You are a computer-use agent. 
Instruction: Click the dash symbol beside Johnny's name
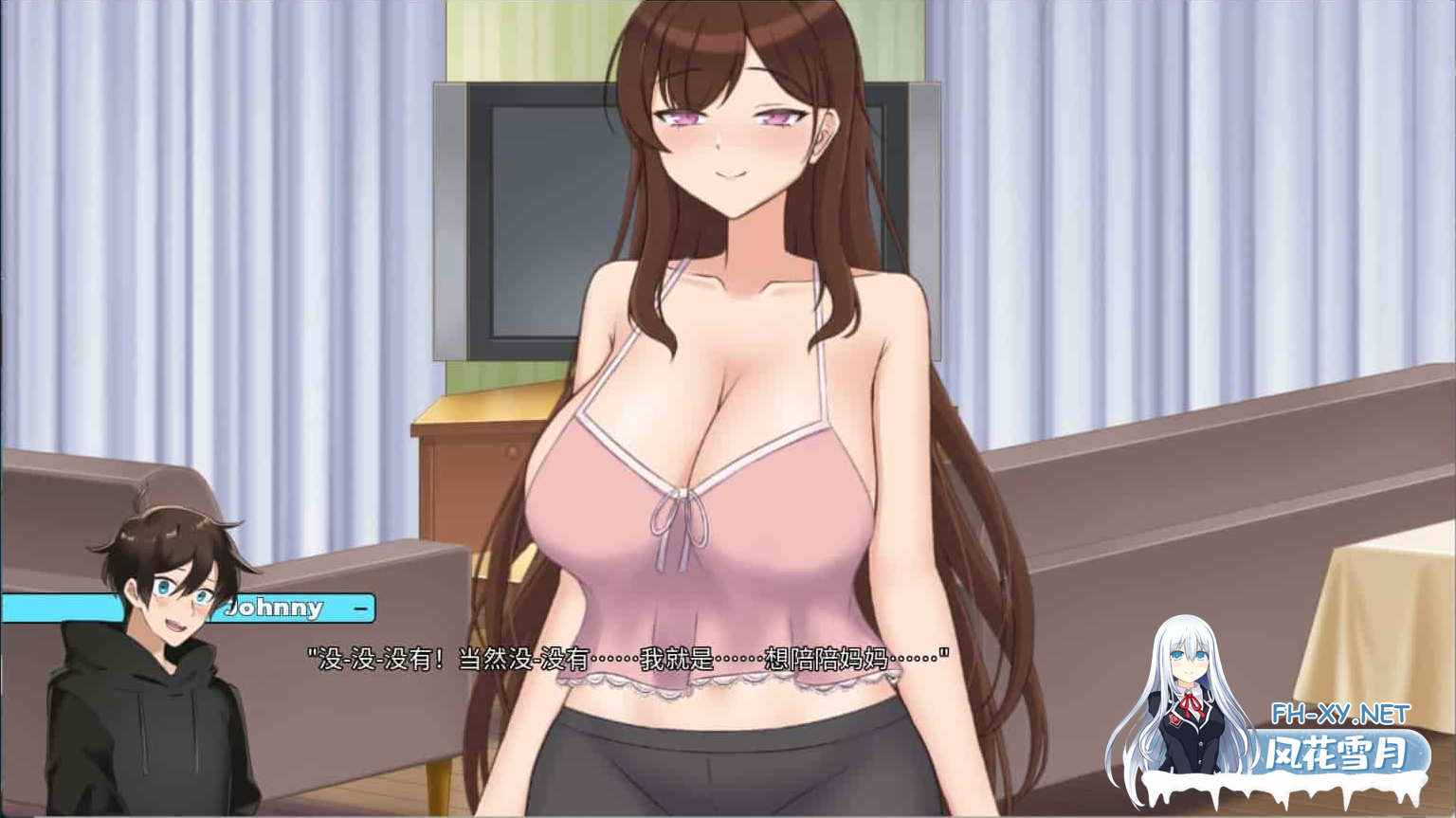click(x=358, y=609)
